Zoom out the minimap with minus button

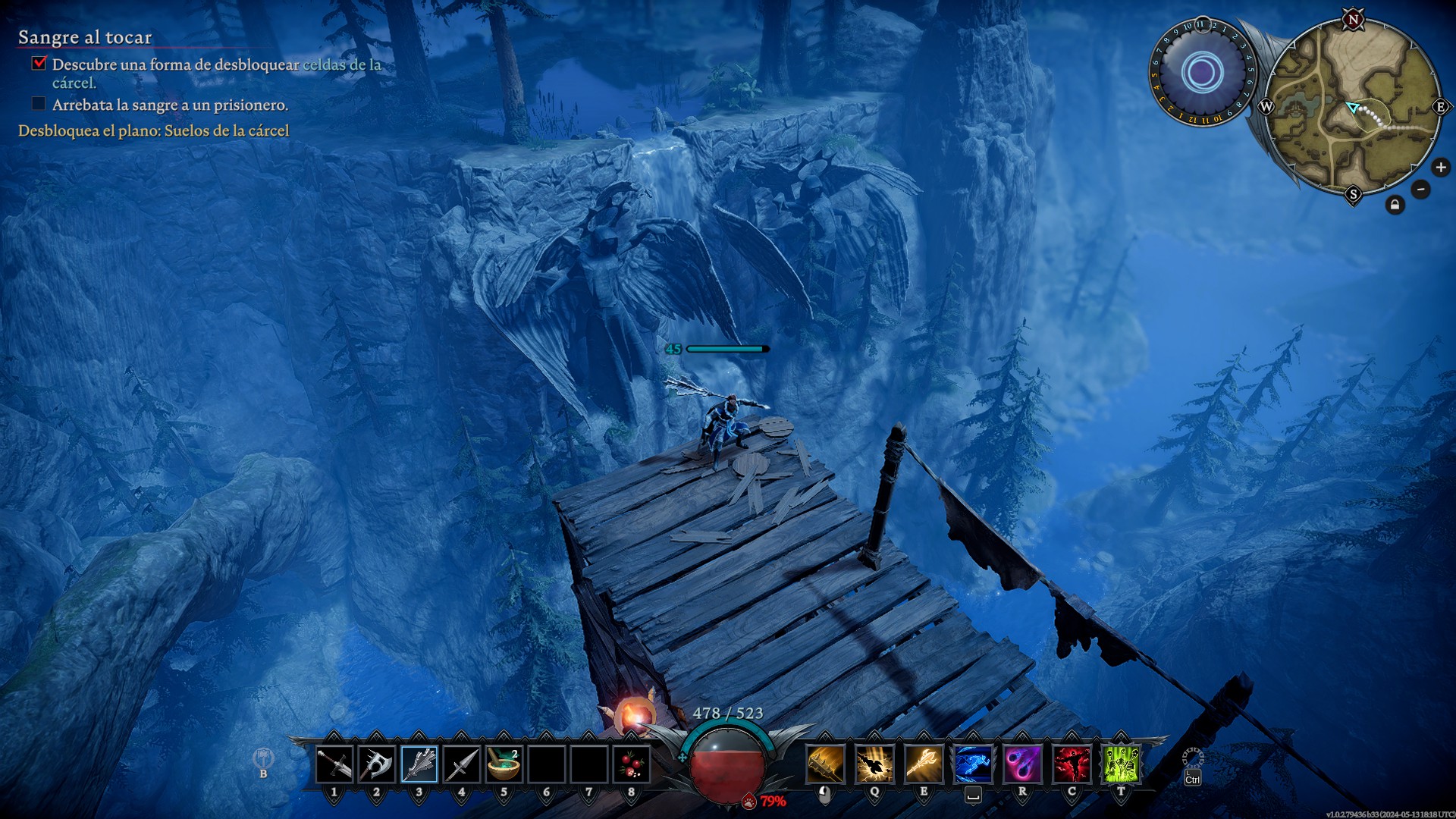click(1420, 189)
